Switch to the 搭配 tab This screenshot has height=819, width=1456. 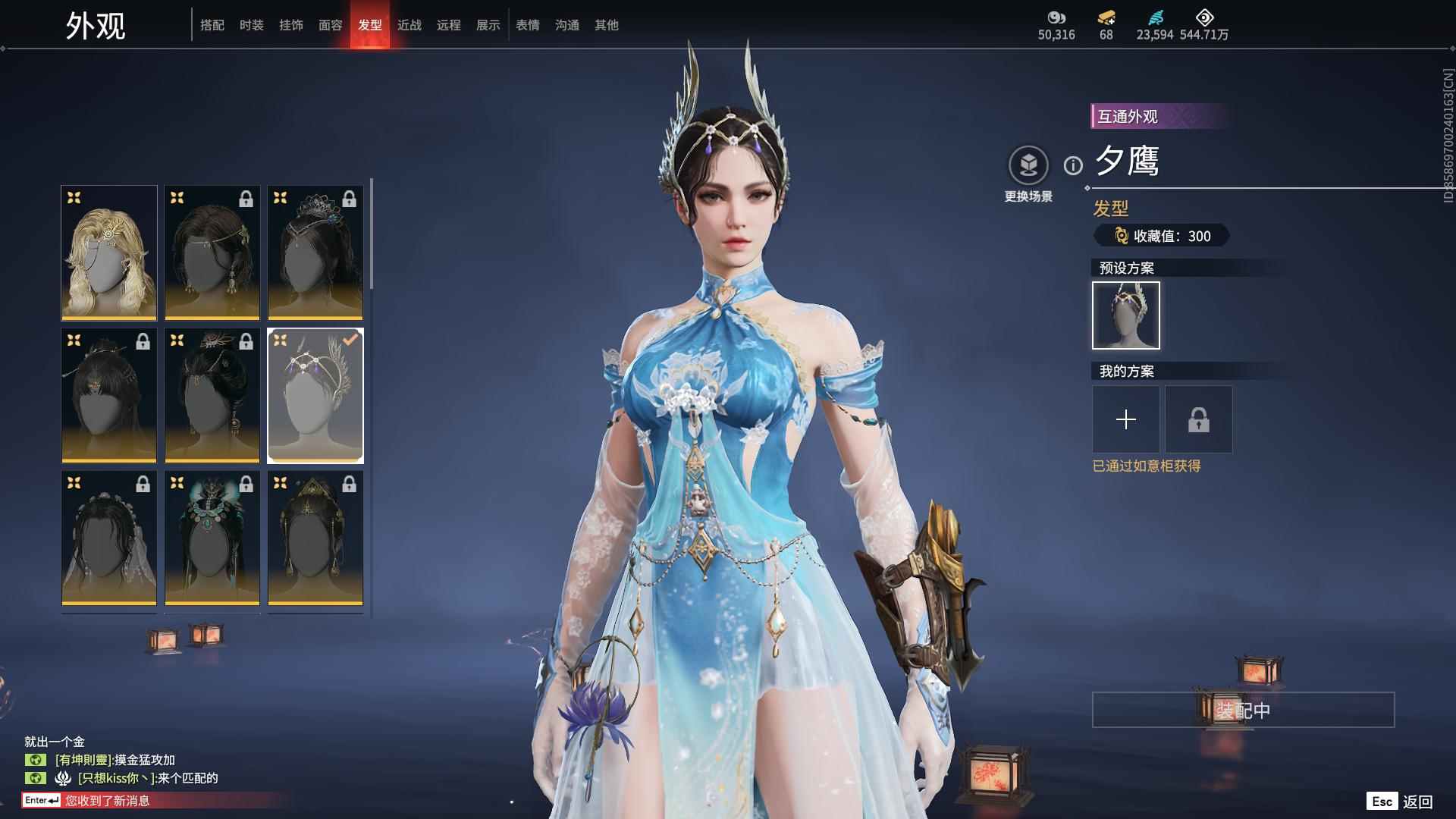pos(212,25)
